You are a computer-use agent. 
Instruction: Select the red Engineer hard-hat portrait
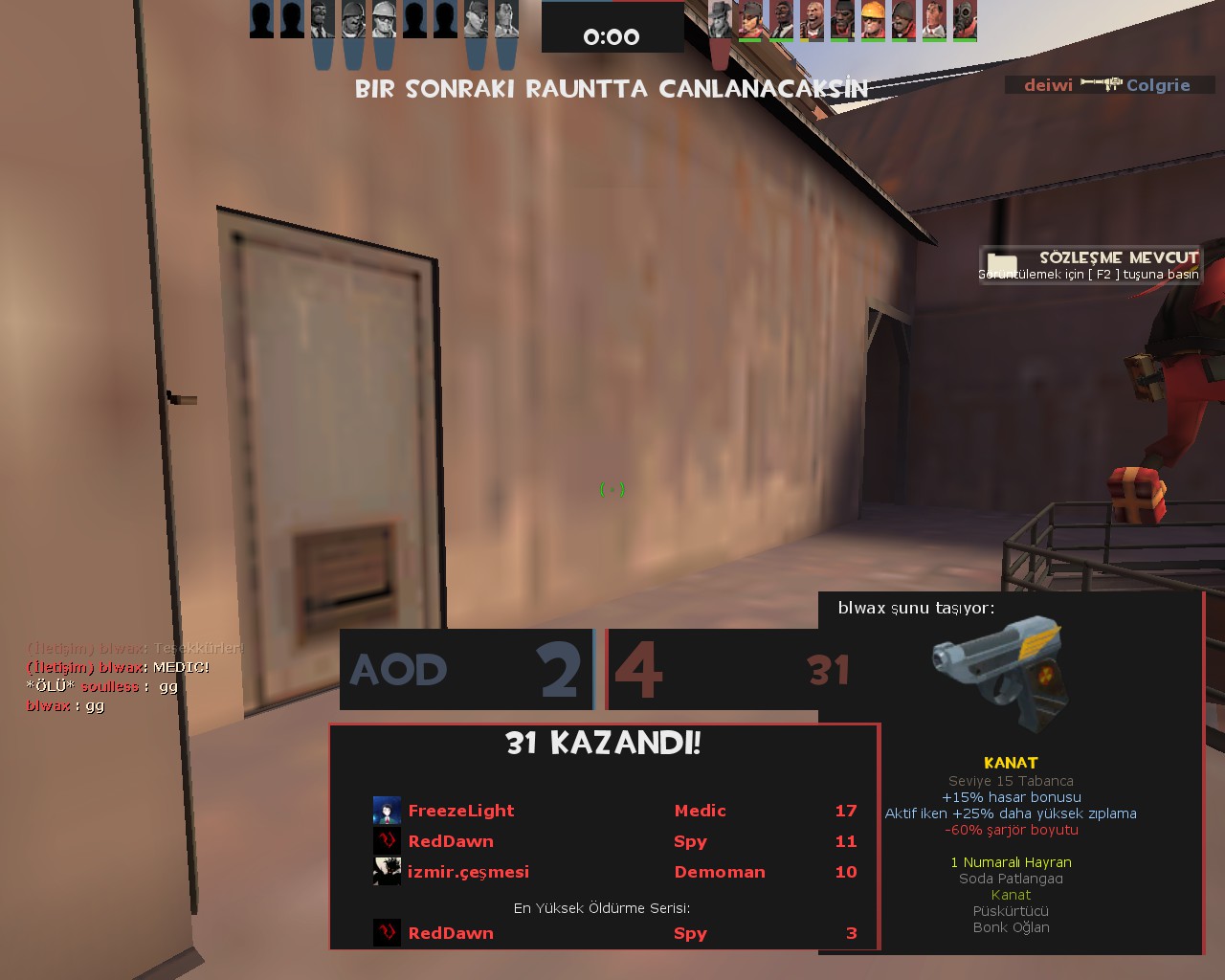[x=873, y=19]
